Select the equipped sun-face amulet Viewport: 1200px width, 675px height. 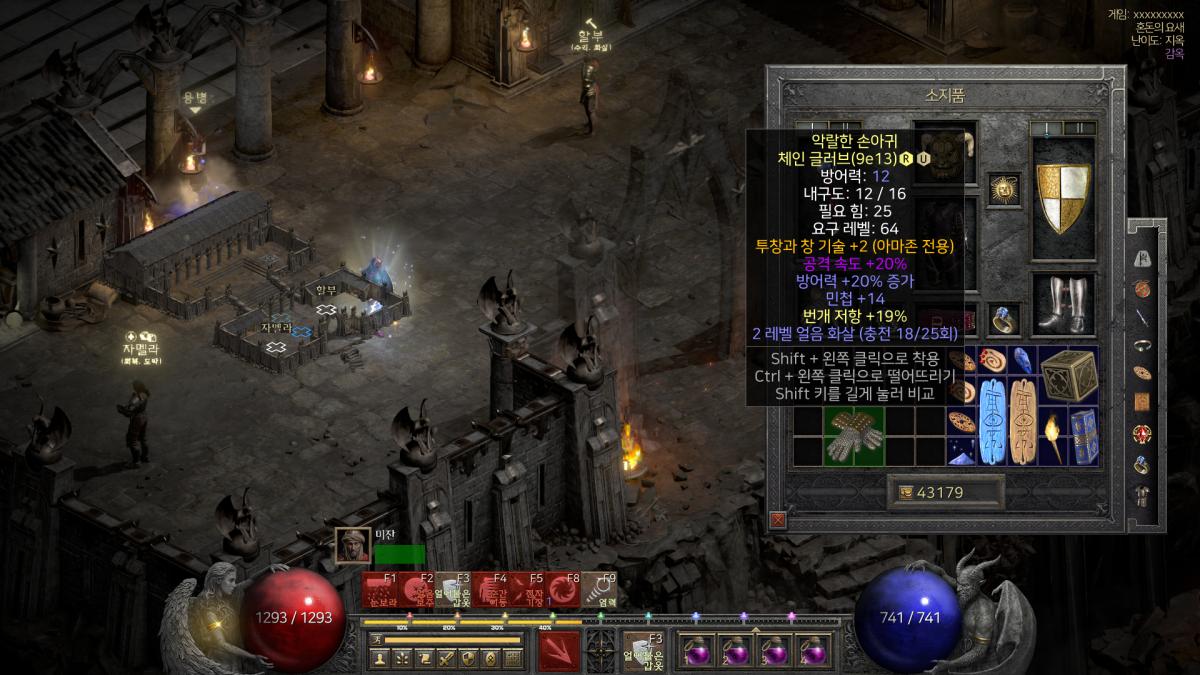[1002, 188]
